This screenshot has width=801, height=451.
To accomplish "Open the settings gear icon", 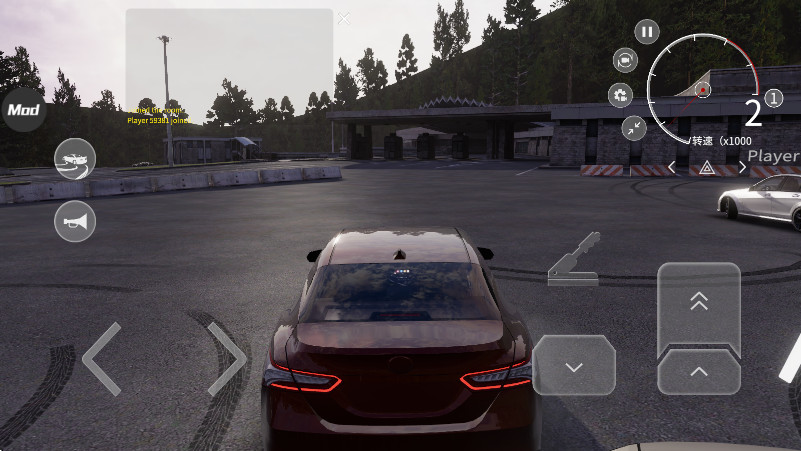I will pyautogui.click(x=620, y=95).
